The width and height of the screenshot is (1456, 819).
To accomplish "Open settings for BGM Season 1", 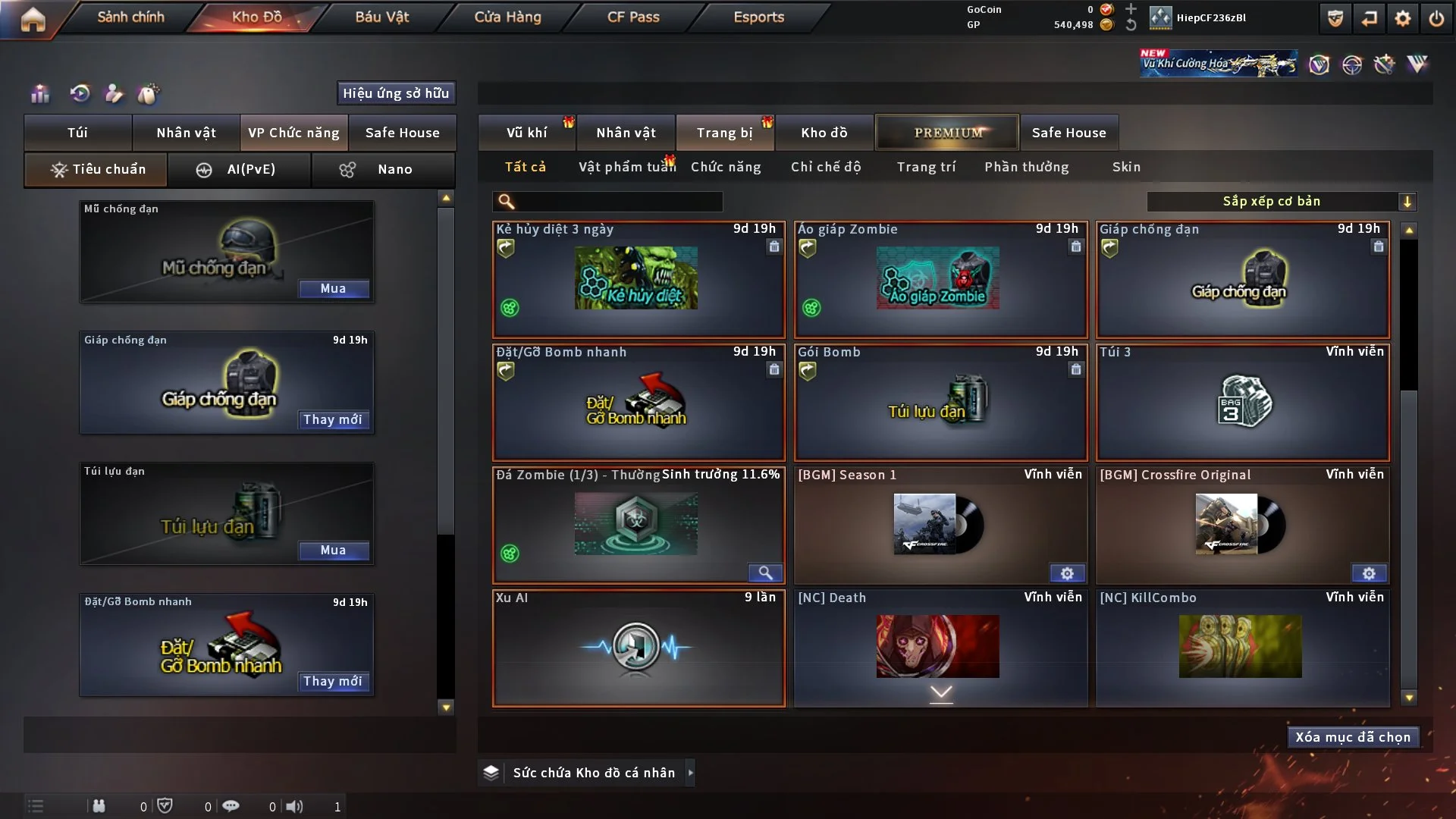I will pyautogui.click(x=1066, y=573).
